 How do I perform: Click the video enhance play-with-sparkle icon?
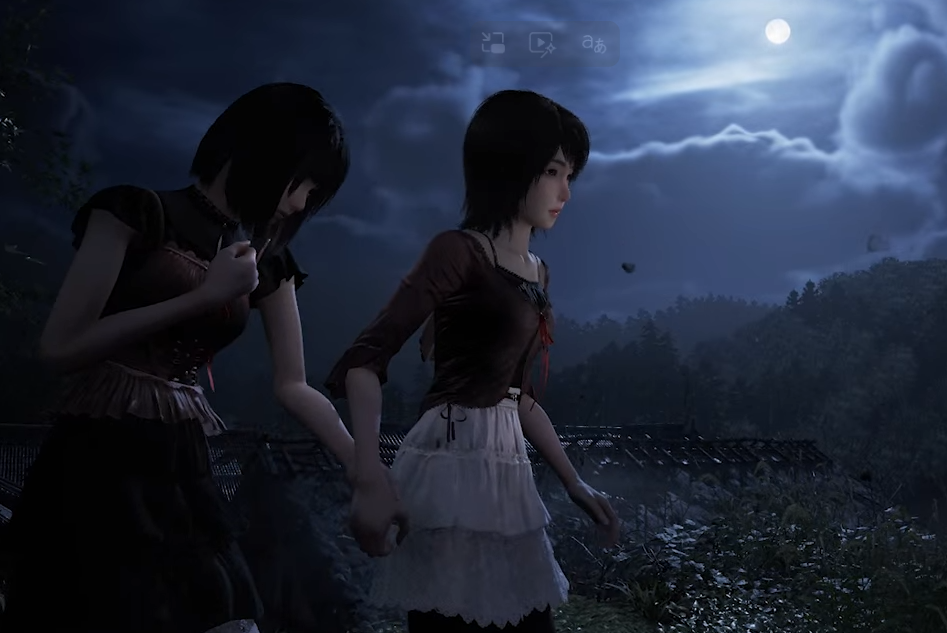[x=542, y=43]
